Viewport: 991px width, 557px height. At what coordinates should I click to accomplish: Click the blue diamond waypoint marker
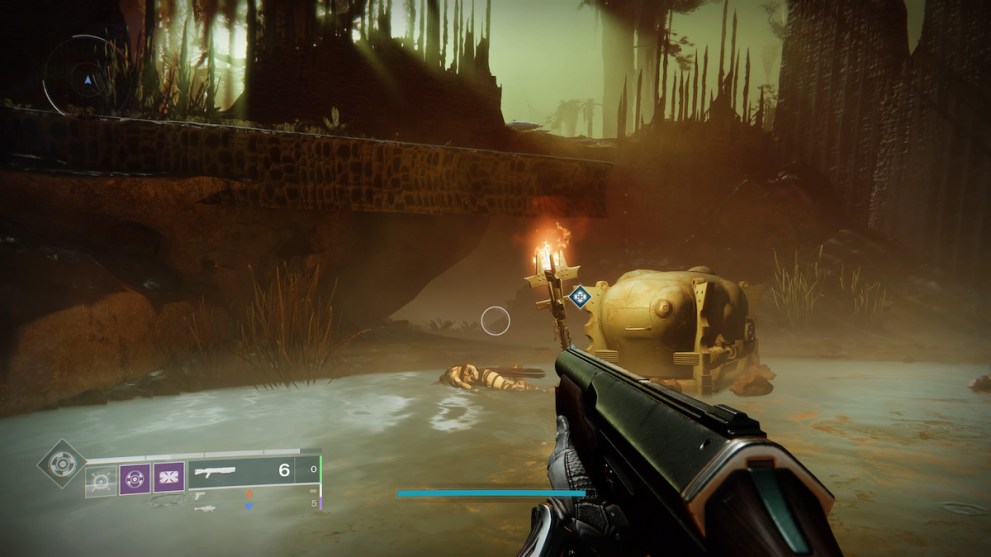[578, 296]
